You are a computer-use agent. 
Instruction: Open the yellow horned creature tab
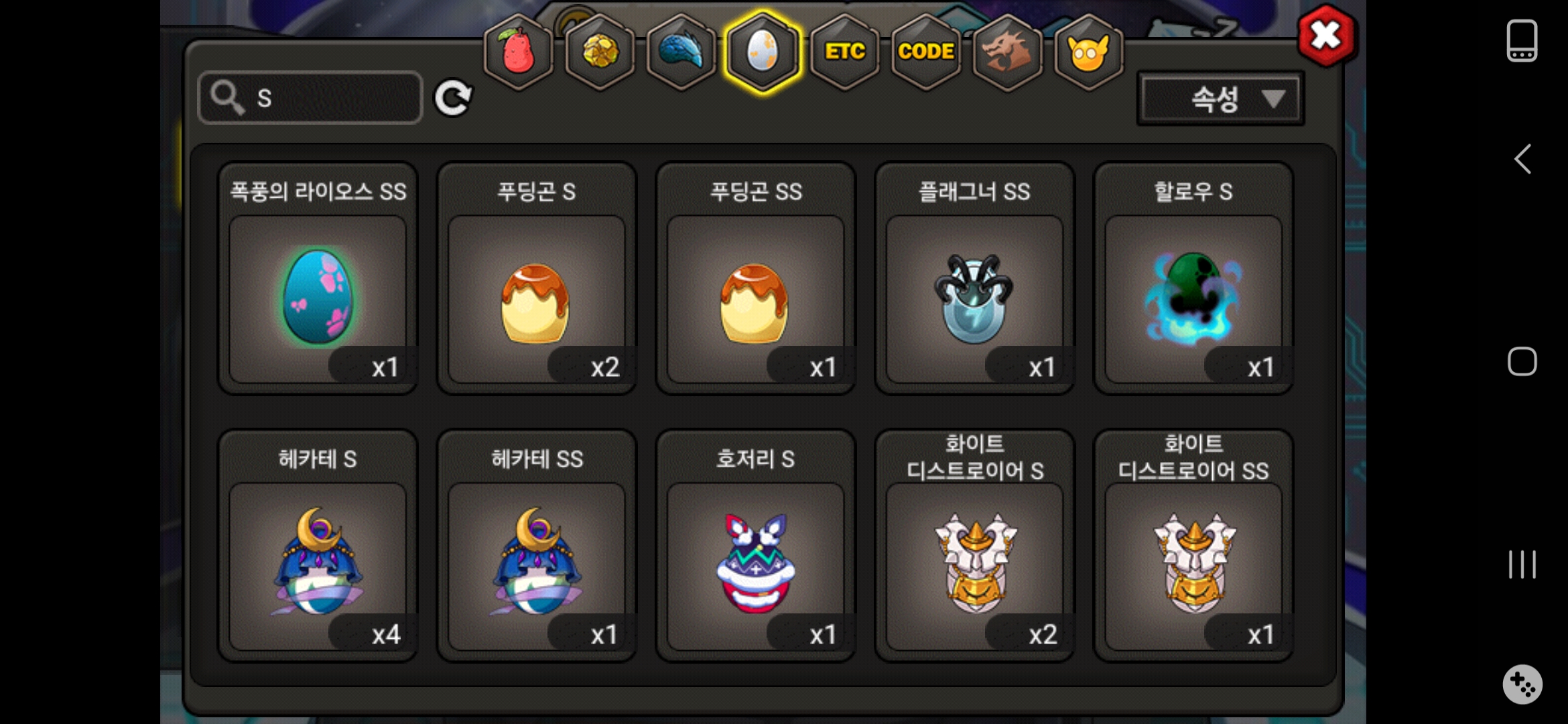pyautogui.click(x=1088, y=52)
